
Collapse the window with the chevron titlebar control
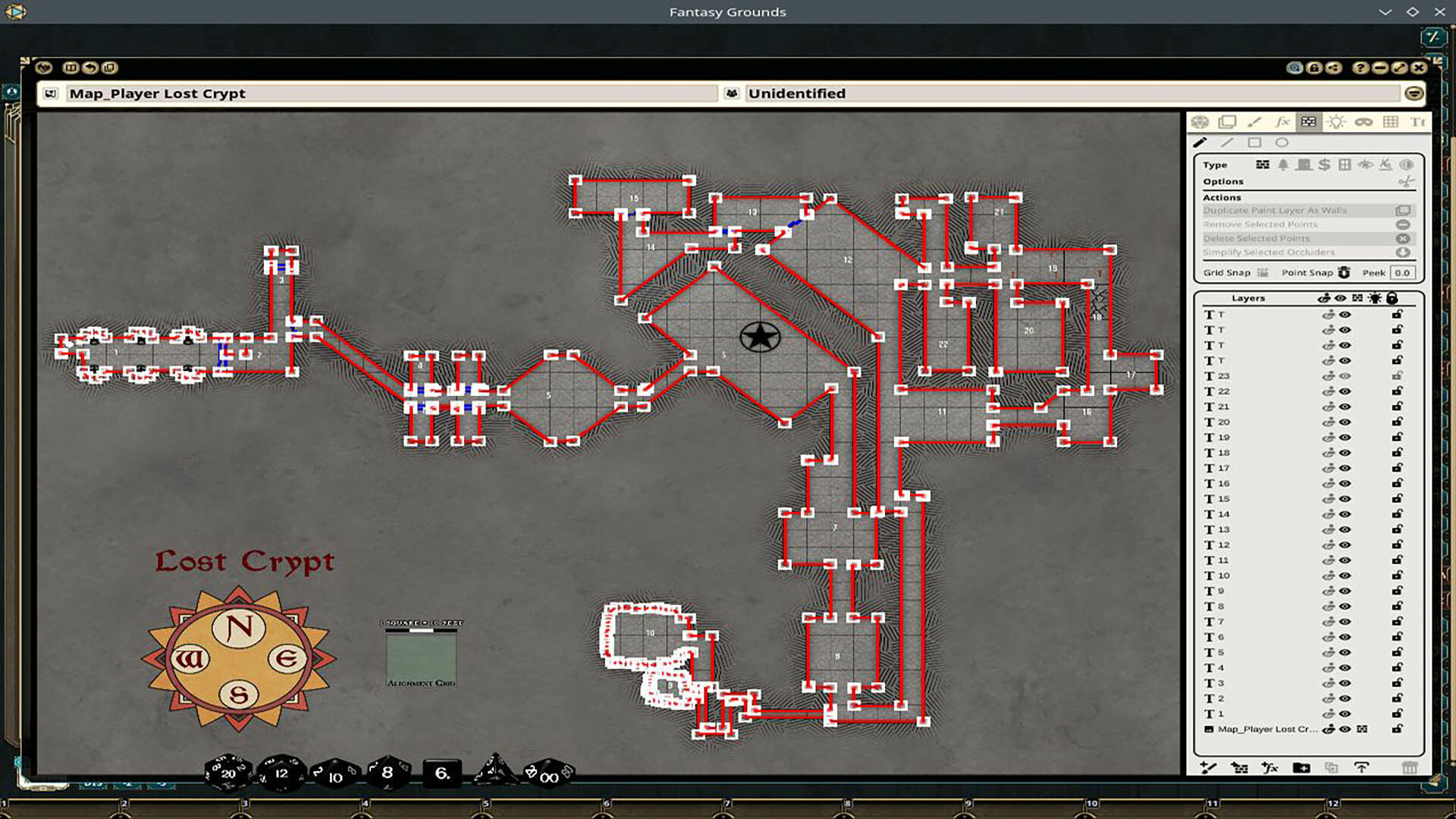(x=1385, y=12)
